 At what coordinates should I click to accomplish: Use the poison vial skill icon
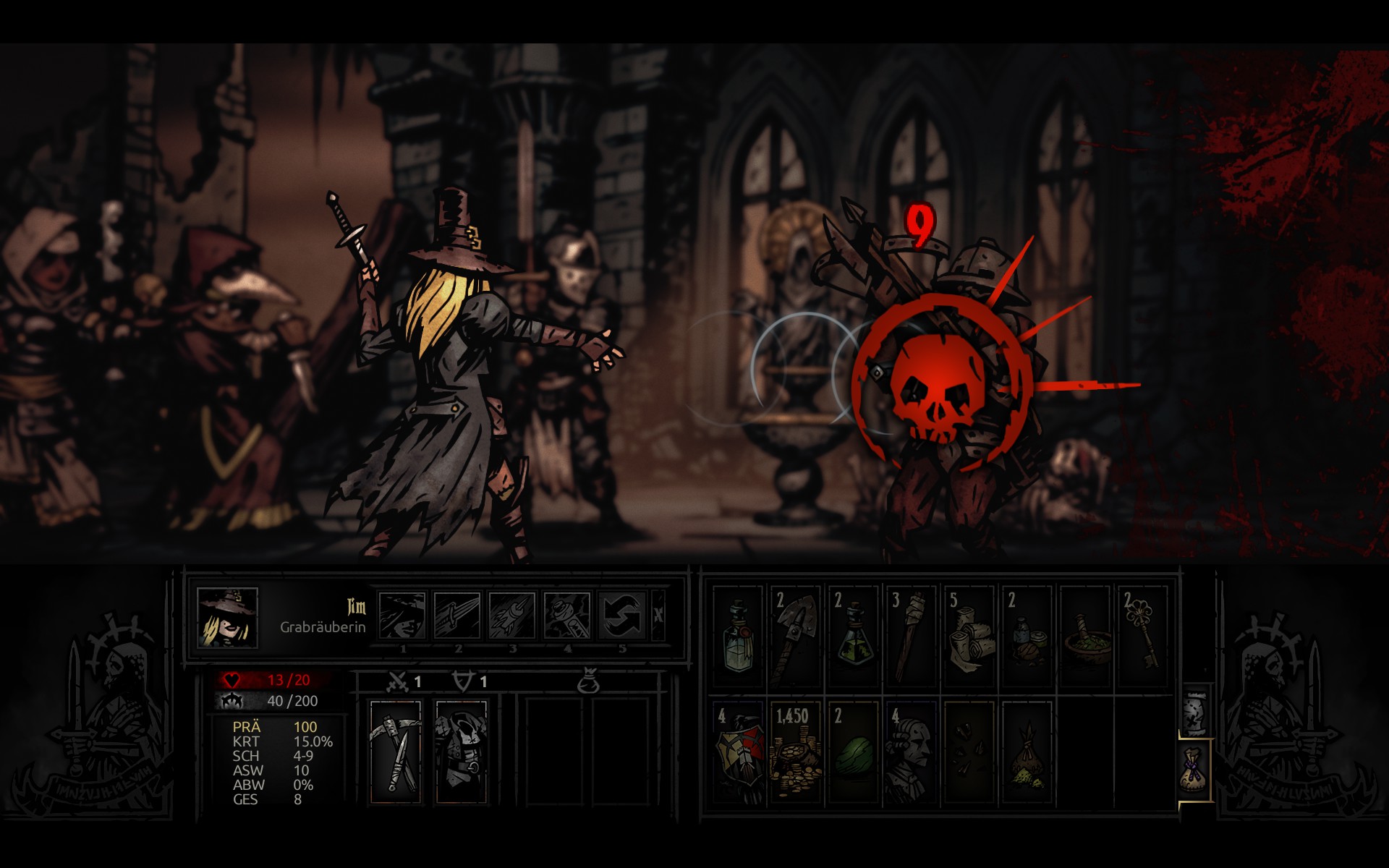click(x=567, y=615)
